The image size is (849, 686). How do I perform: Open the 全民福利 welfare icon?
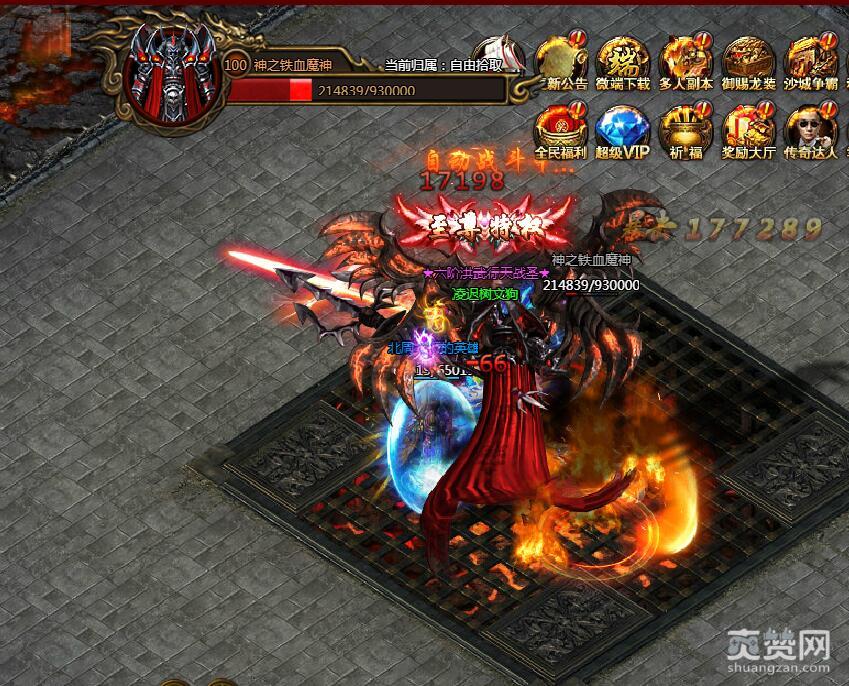pos(559,130)
